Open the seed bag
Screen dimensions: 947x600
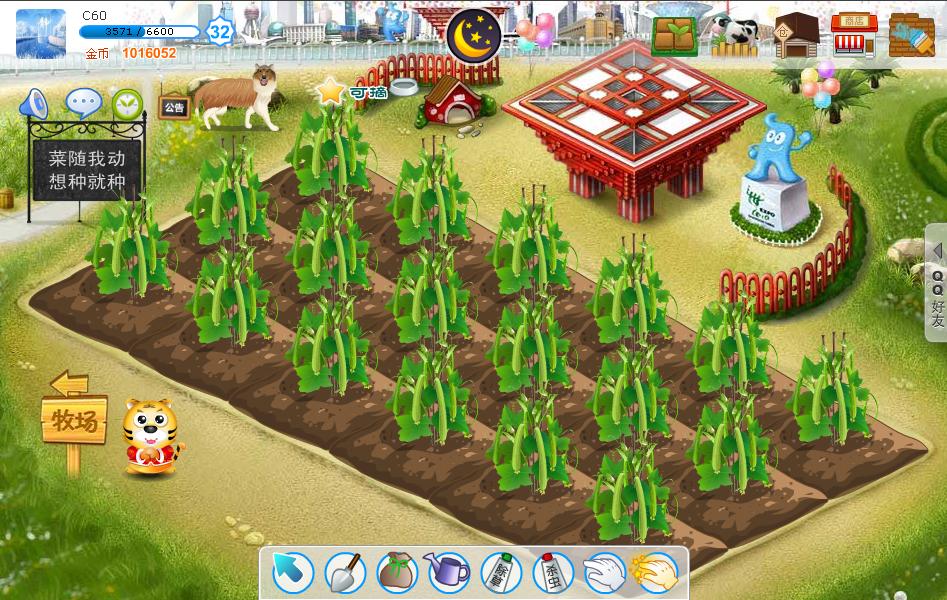click(396, 573)
